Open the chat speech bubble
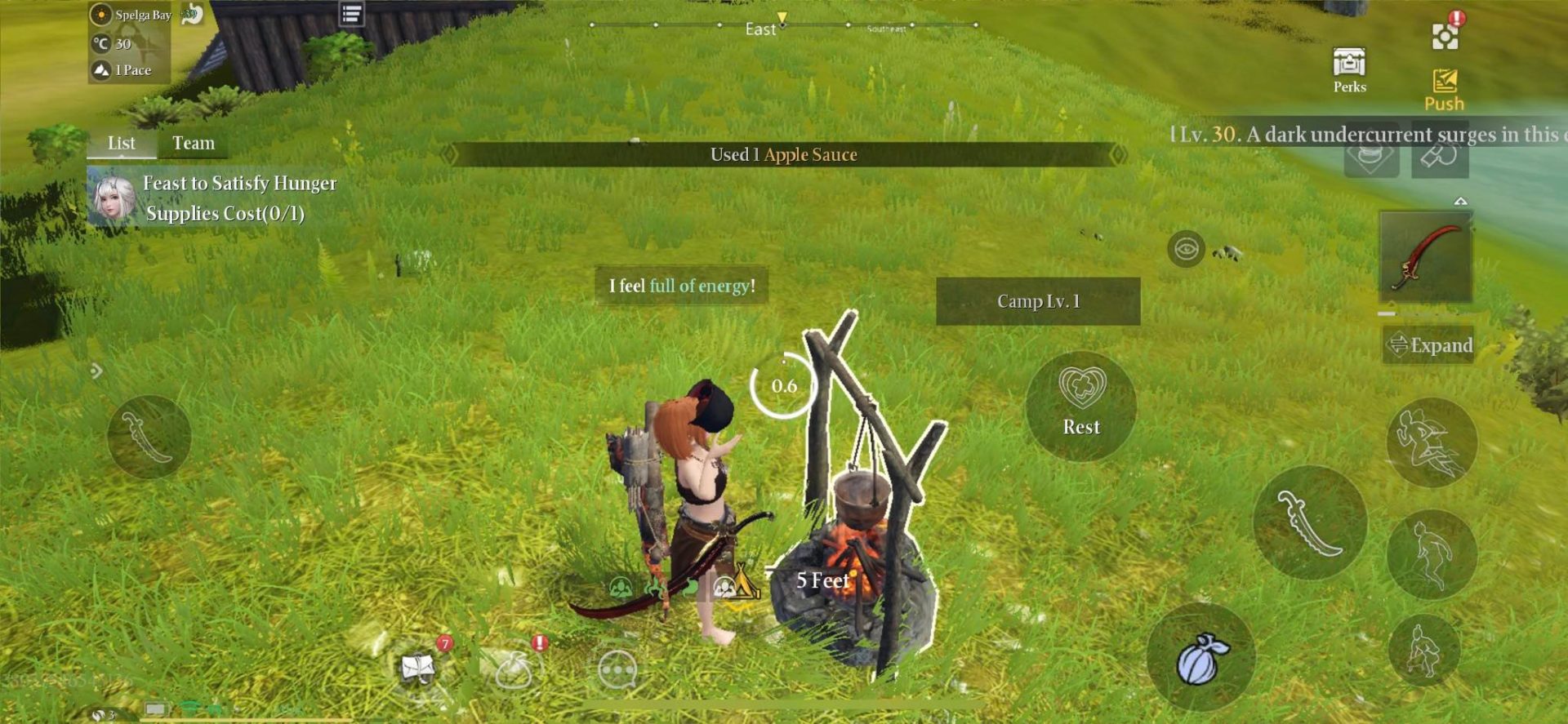The image size is (1568, 724). point(617,670)
